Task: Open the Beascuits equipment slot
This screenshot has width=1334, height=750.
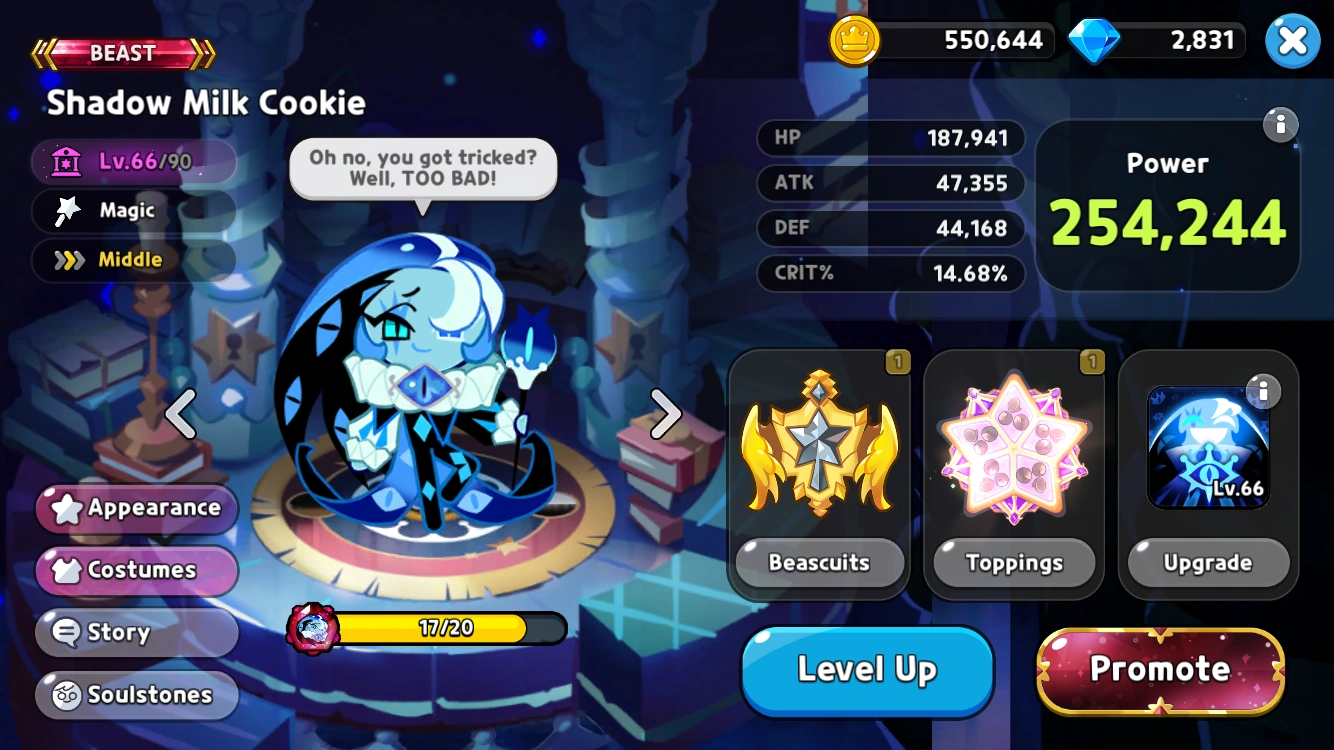Action: tap(819, 447)
